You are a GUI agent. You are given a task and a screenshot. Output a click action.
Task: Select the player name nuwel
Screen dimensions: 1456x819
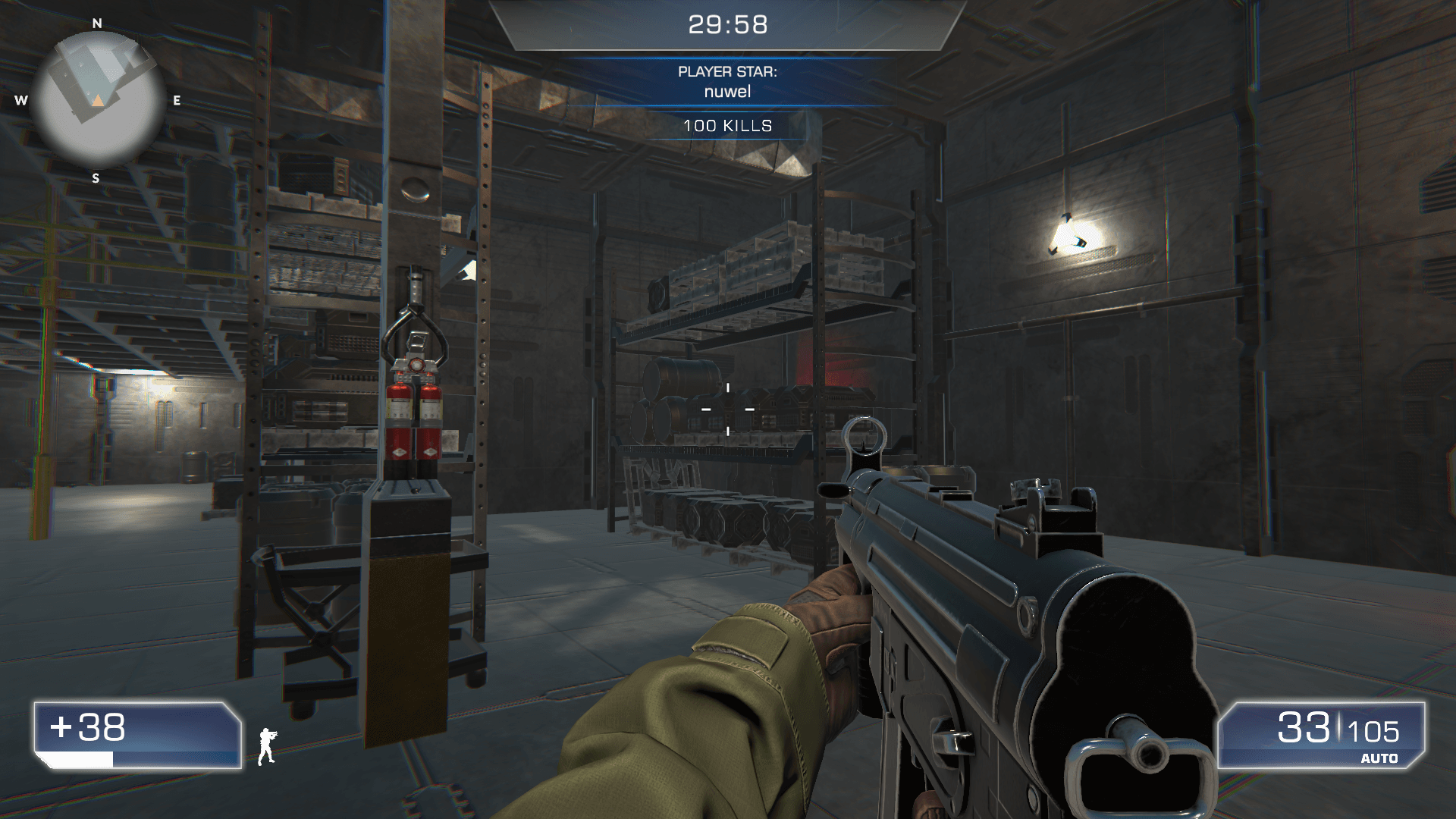coord(726,91)
